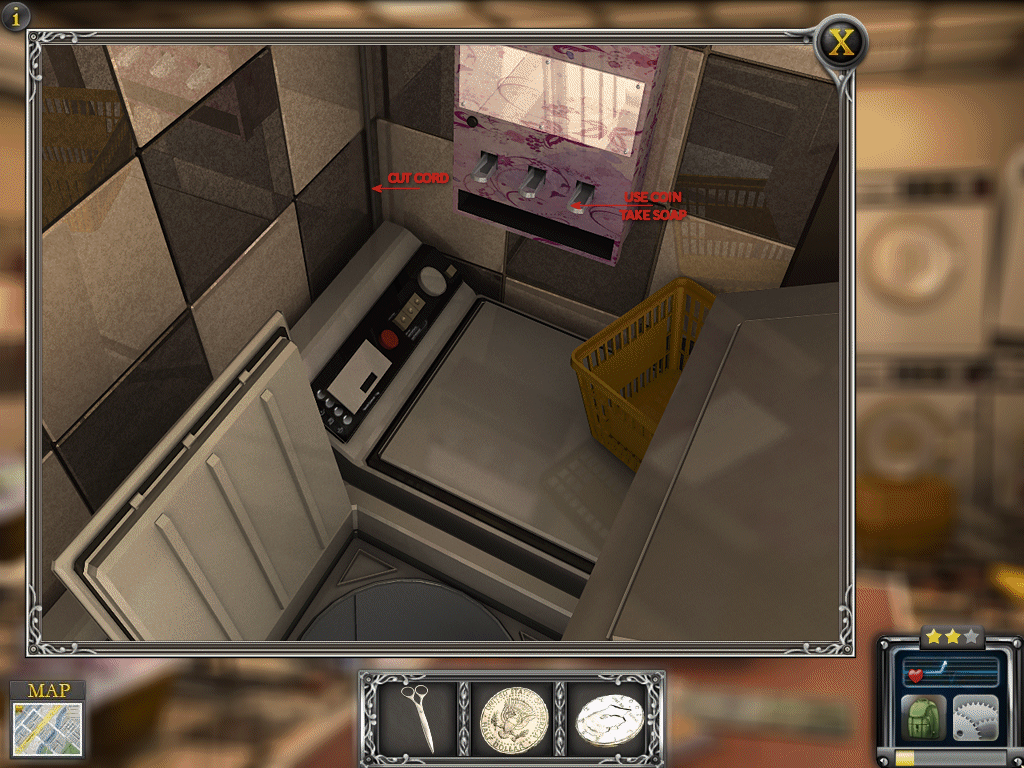Close the zoomed scene with the X button
1024x768 pixels.
[842, 43]
